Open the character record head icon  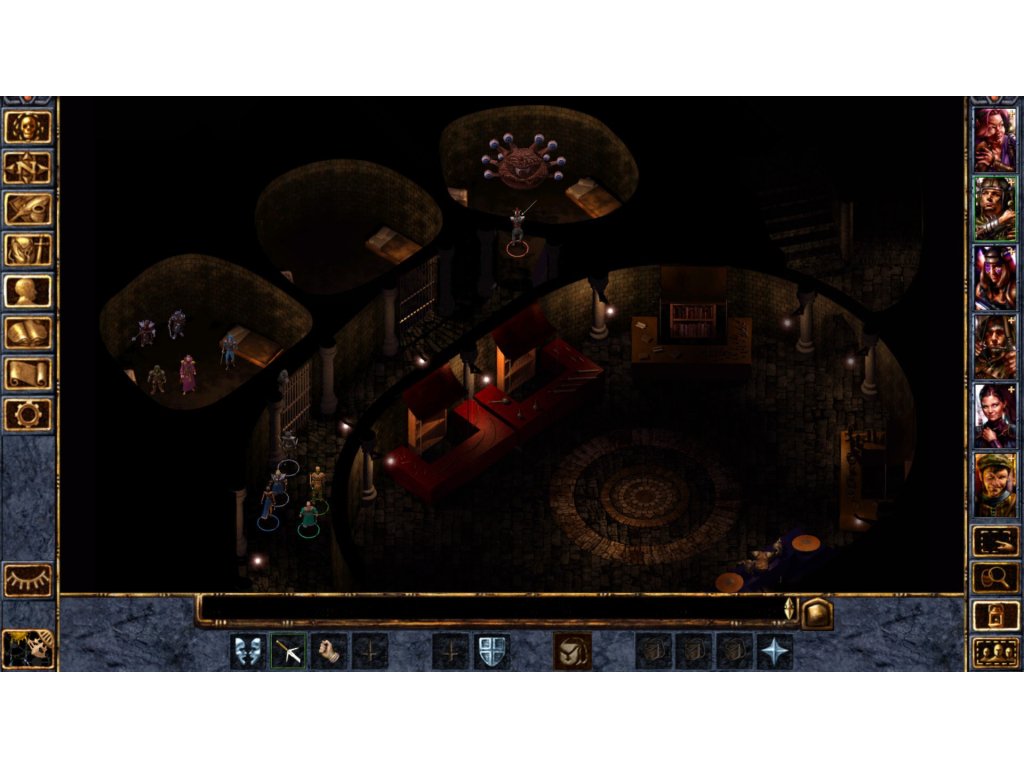28,291
